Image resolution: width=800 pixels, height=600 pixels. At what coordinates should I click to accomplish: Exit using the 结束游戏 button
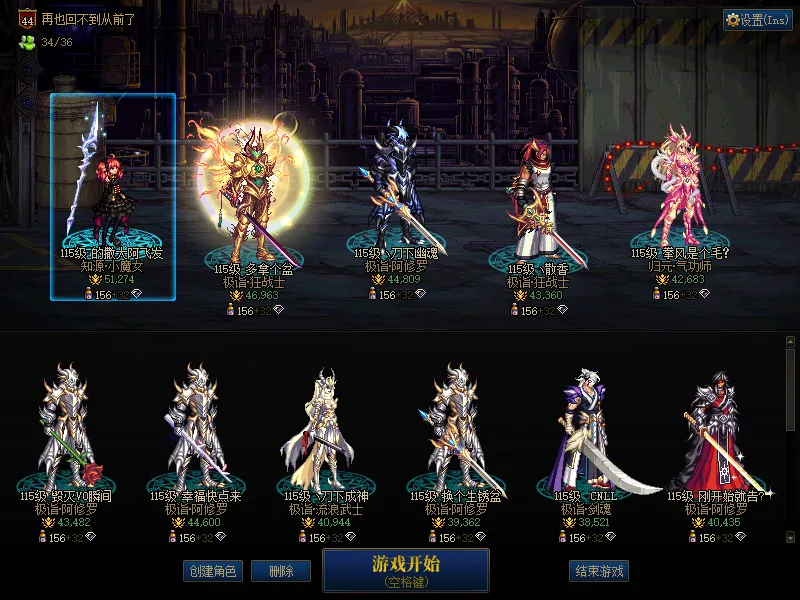tap(599, 571)
